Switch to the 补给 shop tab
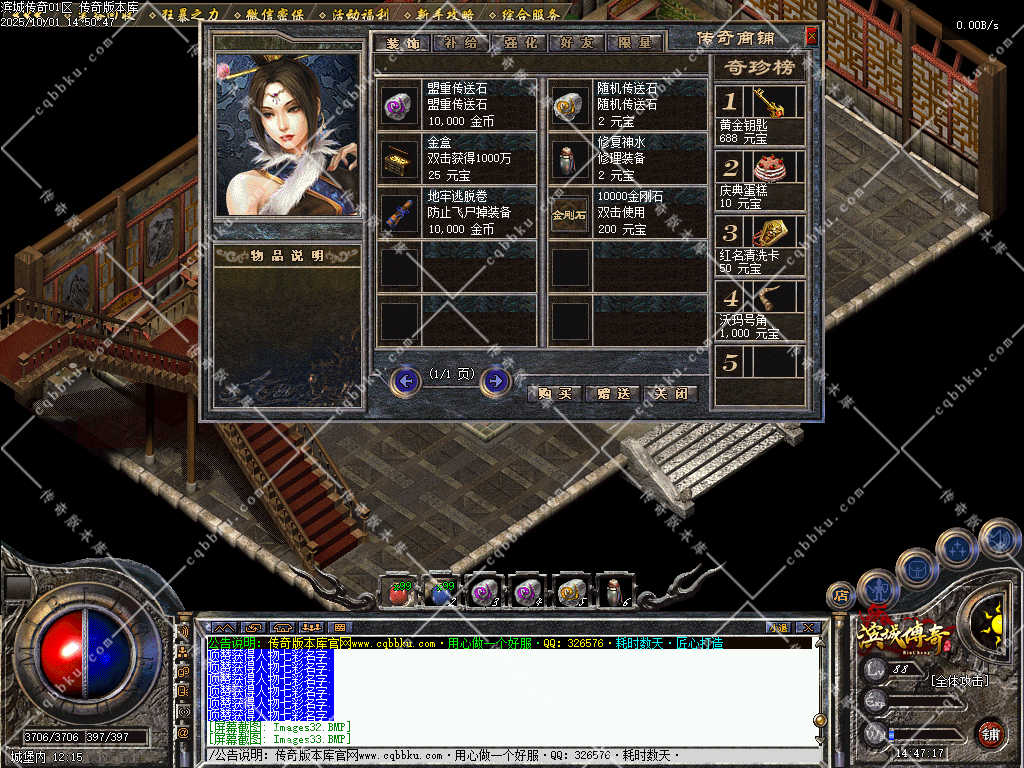The width and height of the screenshot is (1024, 768). [x=464, y=43]
